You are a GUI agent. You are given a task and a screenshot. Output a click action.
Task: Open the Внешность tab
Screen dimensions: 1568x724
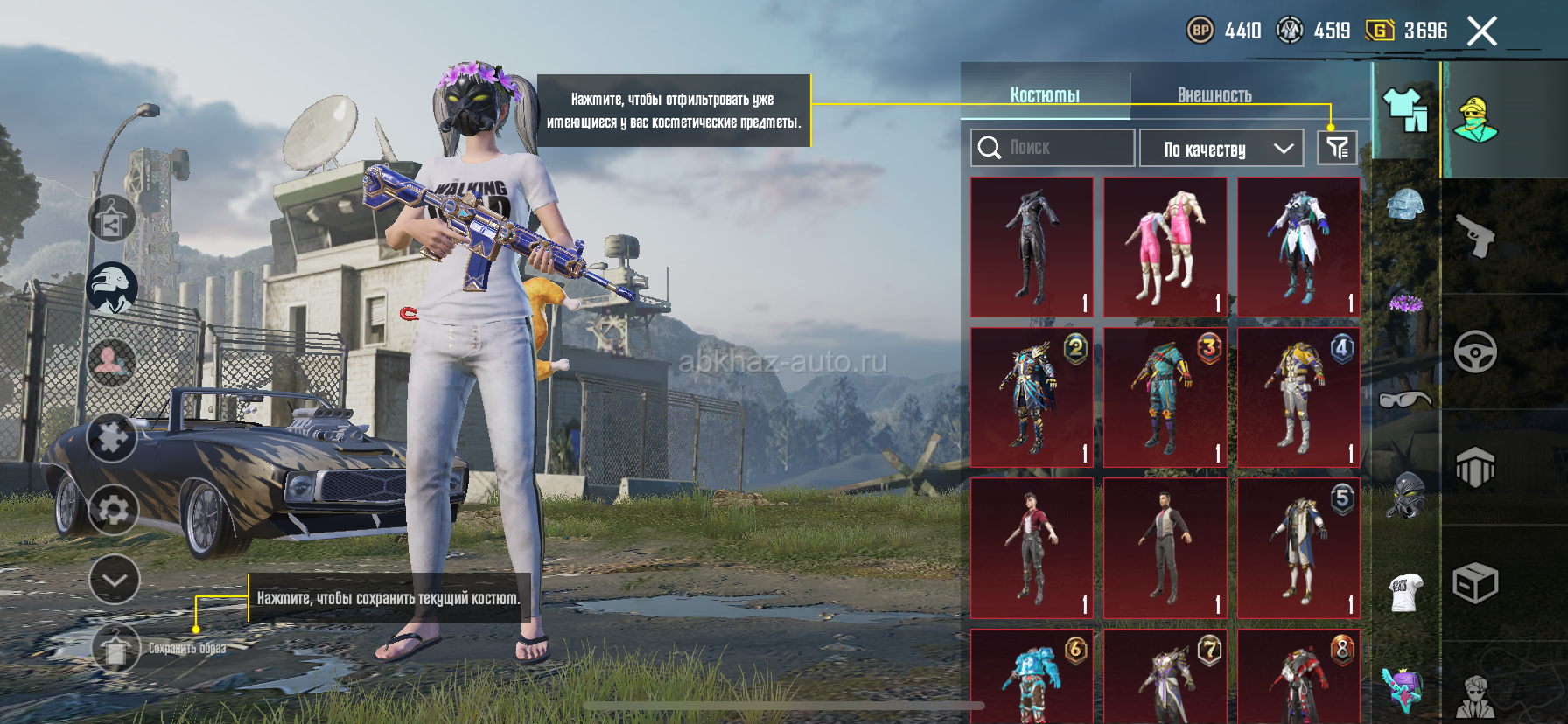pyautogui.click(x=1214, y=95)
